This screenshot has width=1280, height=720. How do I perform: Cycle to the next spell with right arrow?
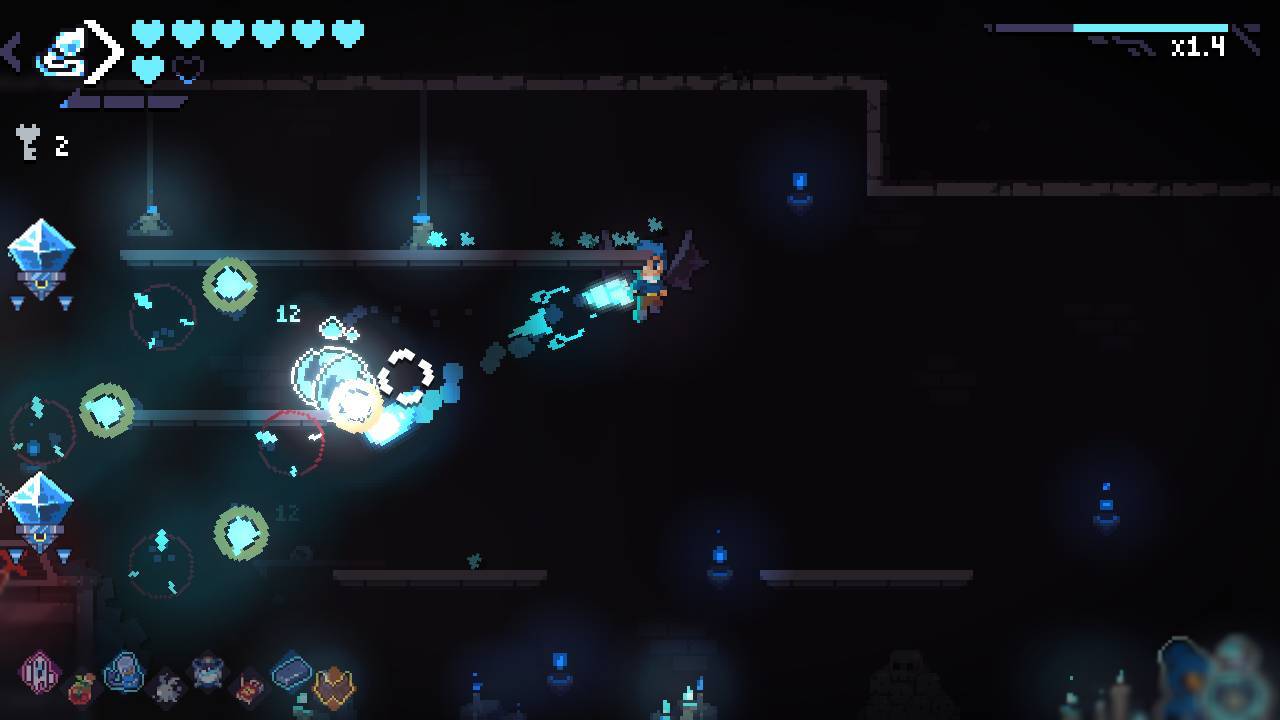pyautogui.click(x=104, y=51)
